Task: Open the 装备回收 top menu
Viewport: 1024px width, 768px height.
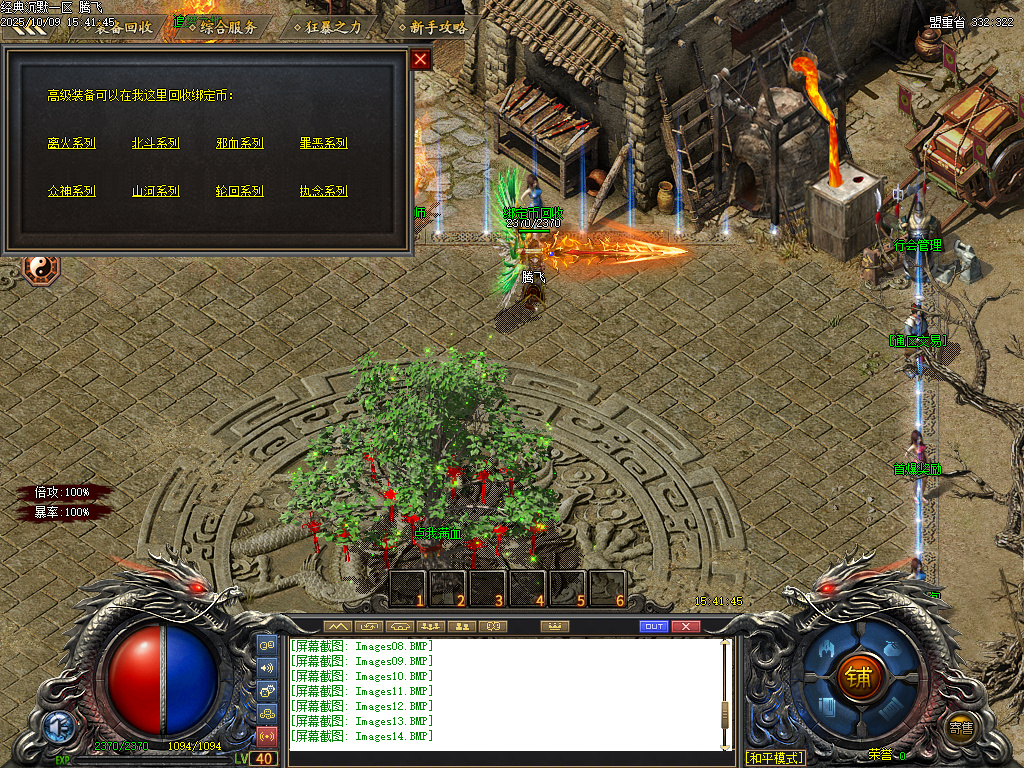Action: pyautogui.click(x=124, y=27)
